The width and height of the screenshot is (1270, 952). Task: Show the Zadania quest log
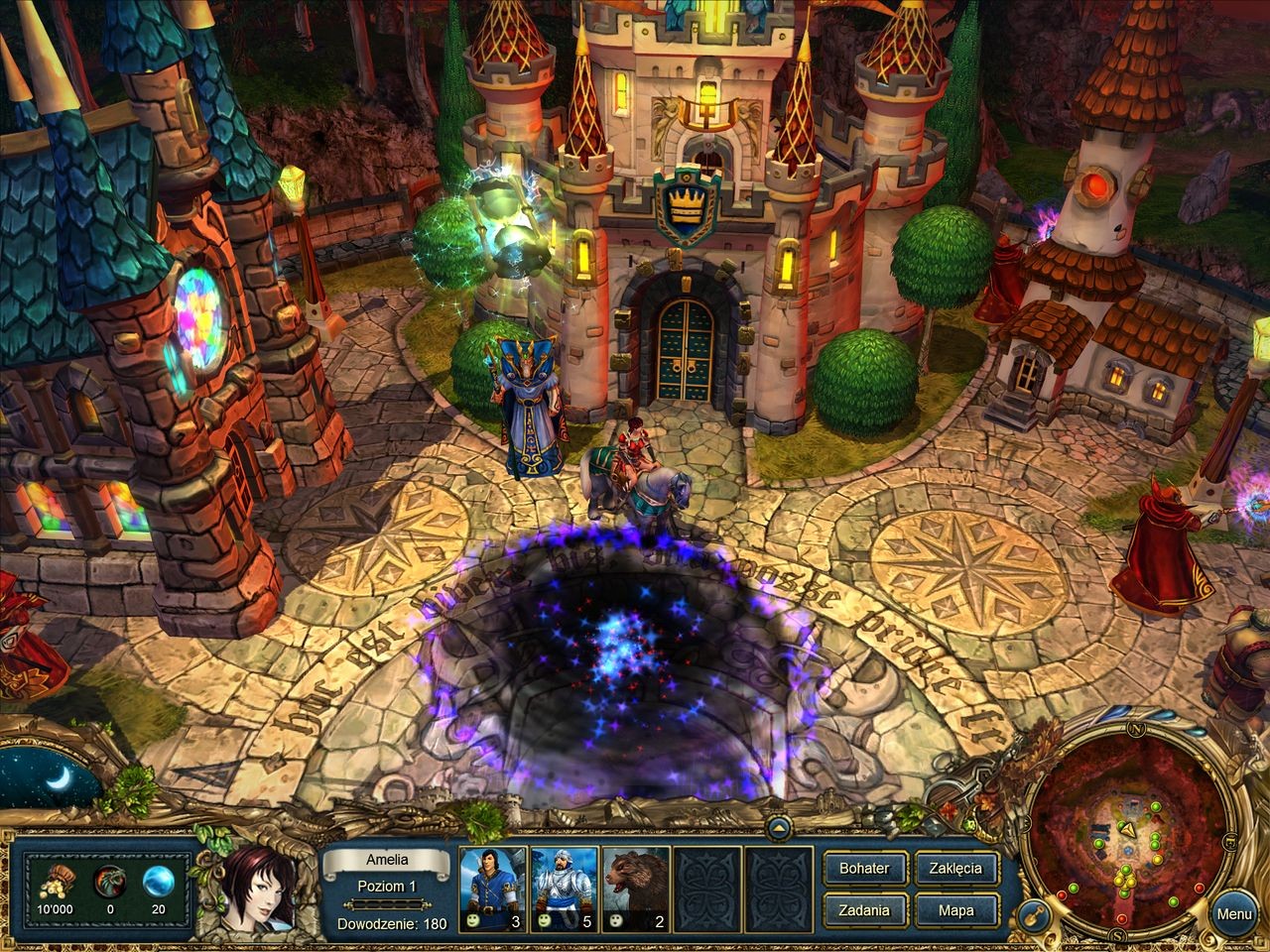(x=864, y=910)
